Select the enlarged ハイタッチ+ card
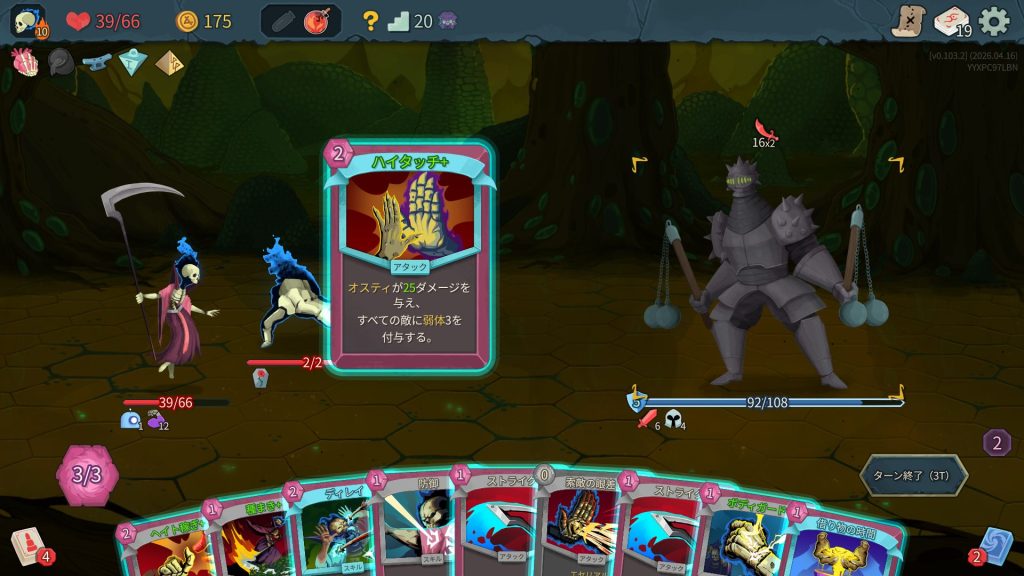Screen dimensions: 1024x576 pyautogui.click(x=409, y=255)
